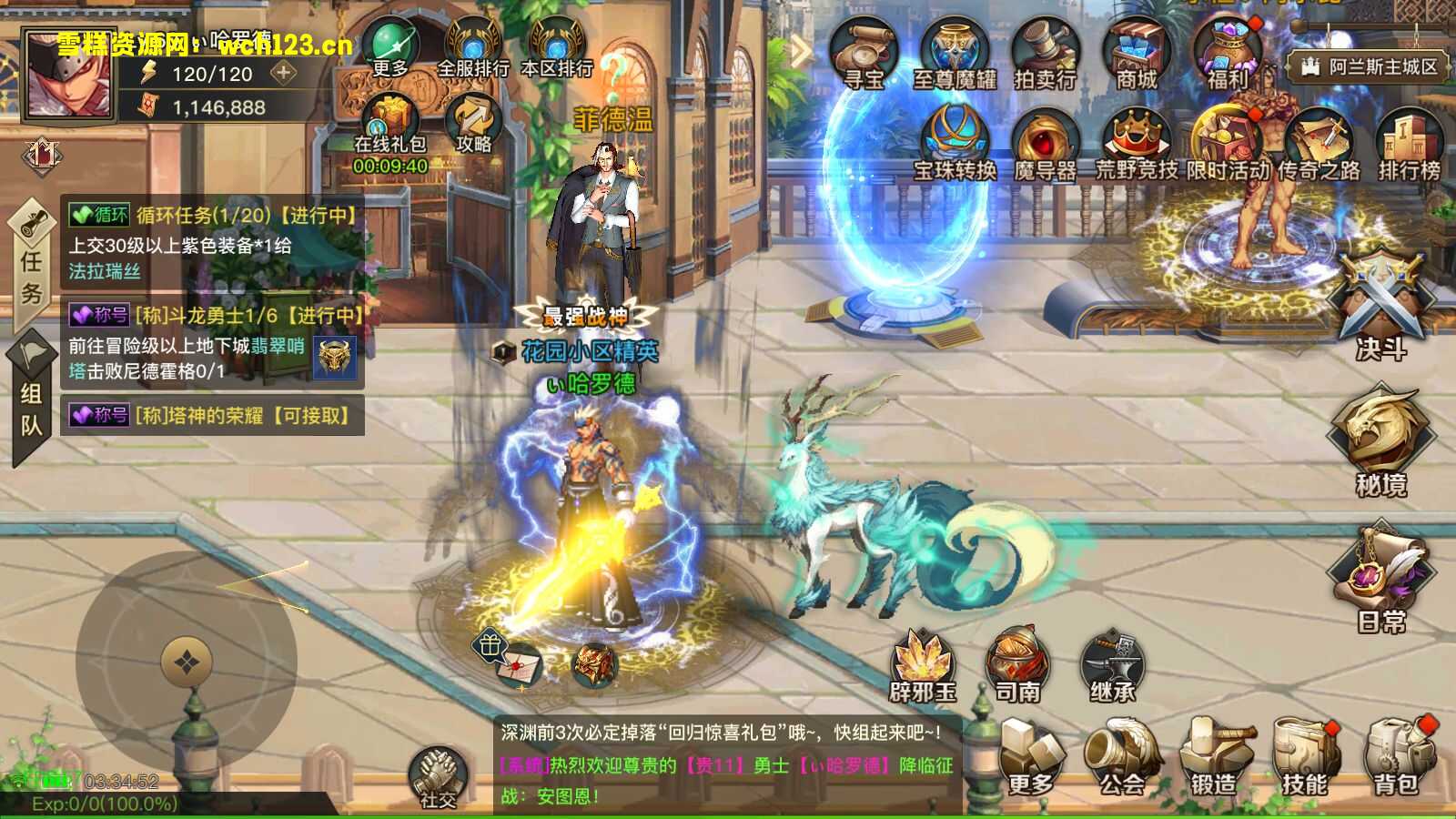The width and height of the screenshot is (1456, 819).
Task: Open the 至尊魔罐 magic jar
Action: click(955, 53)
